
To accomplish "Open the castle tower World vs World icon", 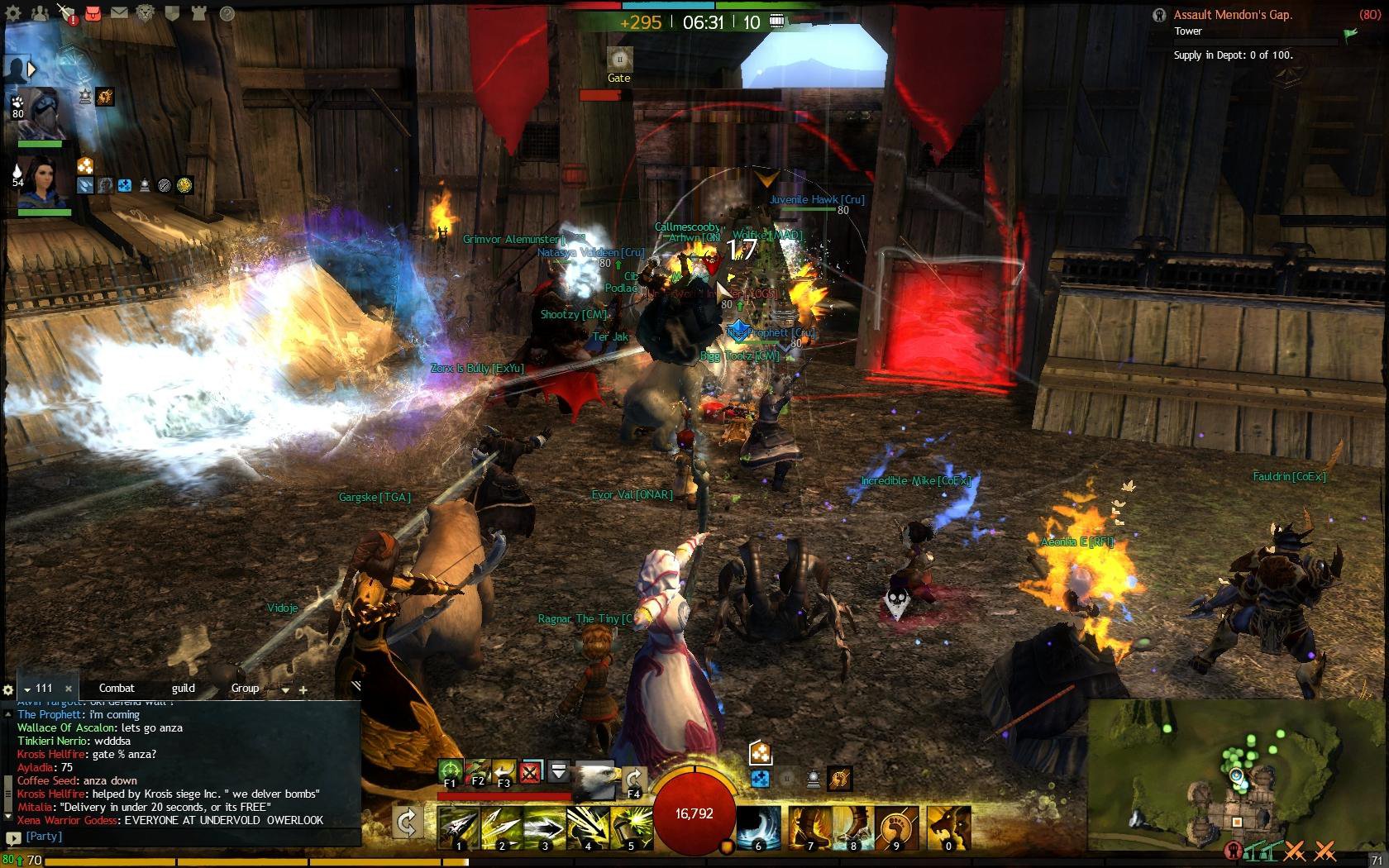I will point(198,13).
